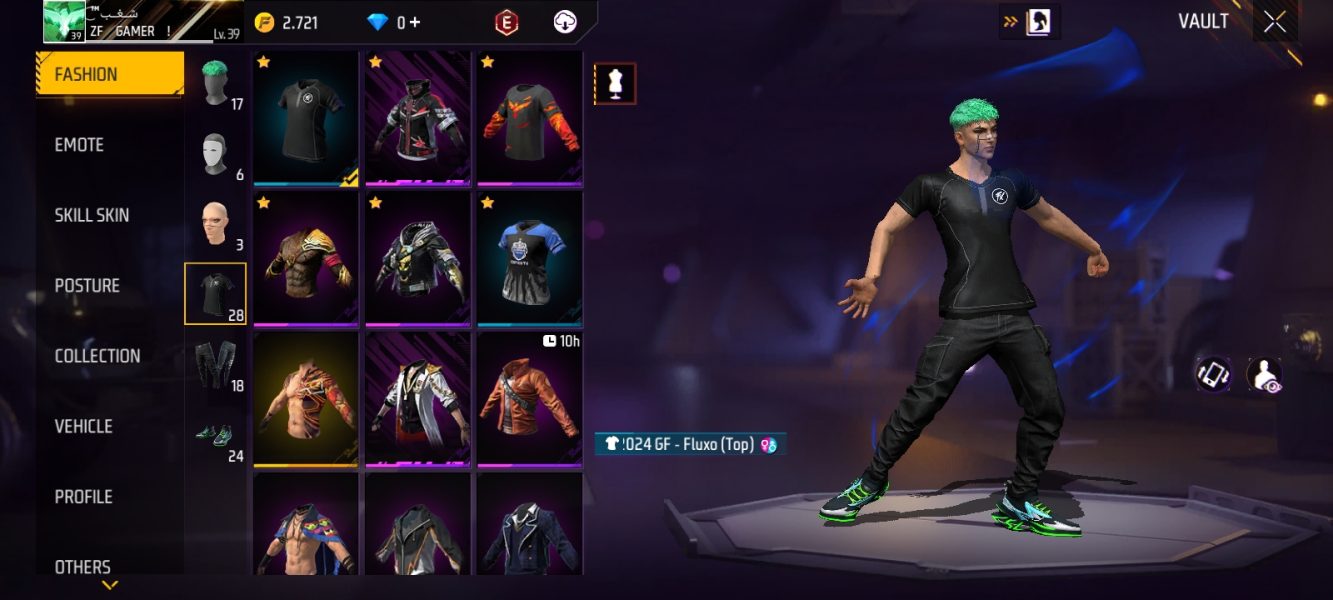Choose the green hair head subcategory
Image resolution: width=1333 pixels, height=600 pixels.
[215, 83]
